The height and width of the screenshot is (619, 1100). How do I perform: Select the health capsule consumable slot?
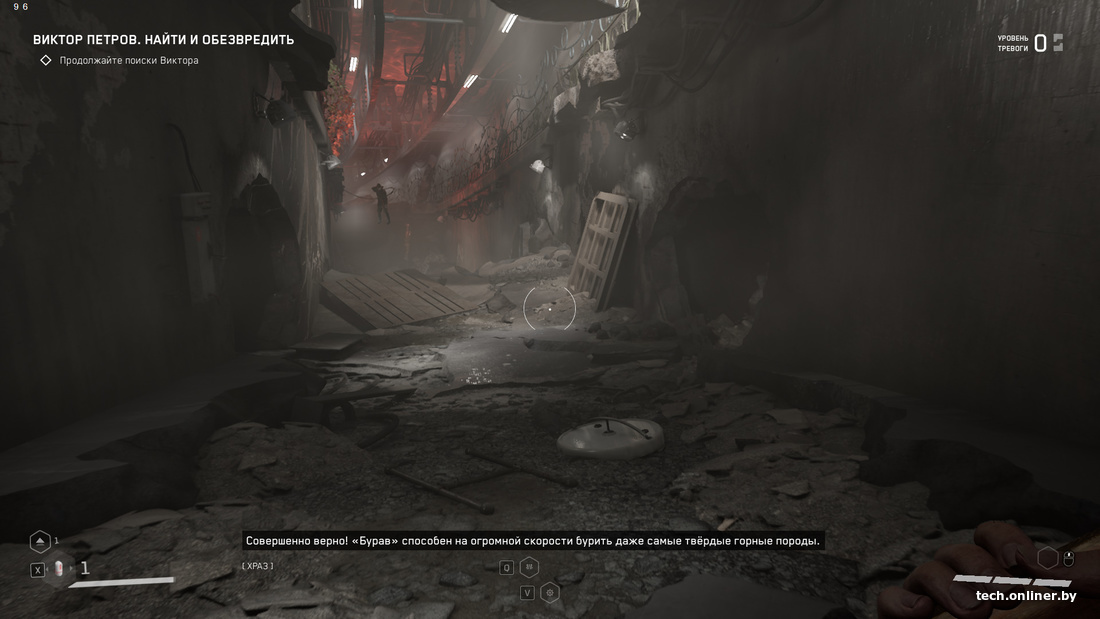click(59, 569)
